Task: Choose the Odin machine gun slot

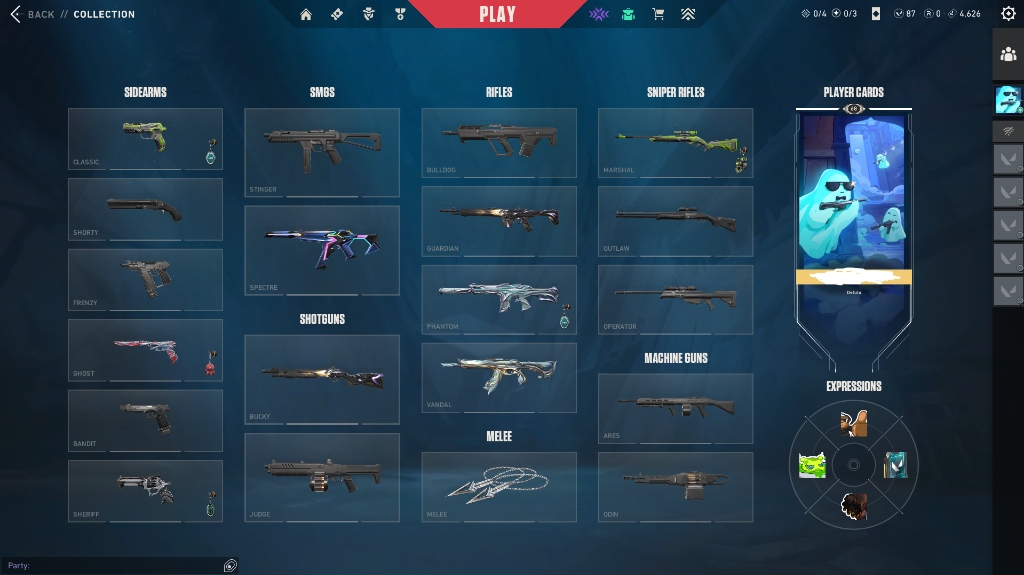Action: point(675,487)
